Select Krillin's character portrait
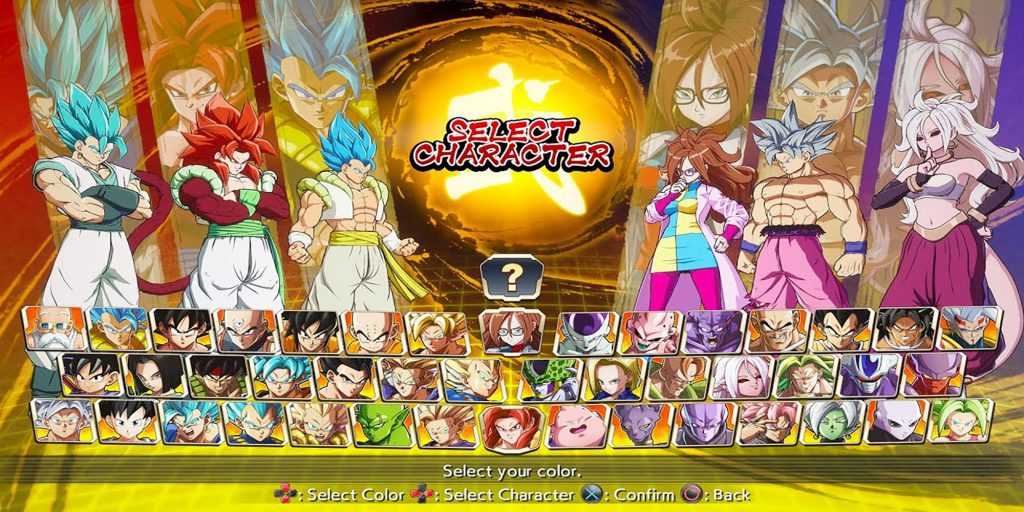 click(x=373, y=330)
